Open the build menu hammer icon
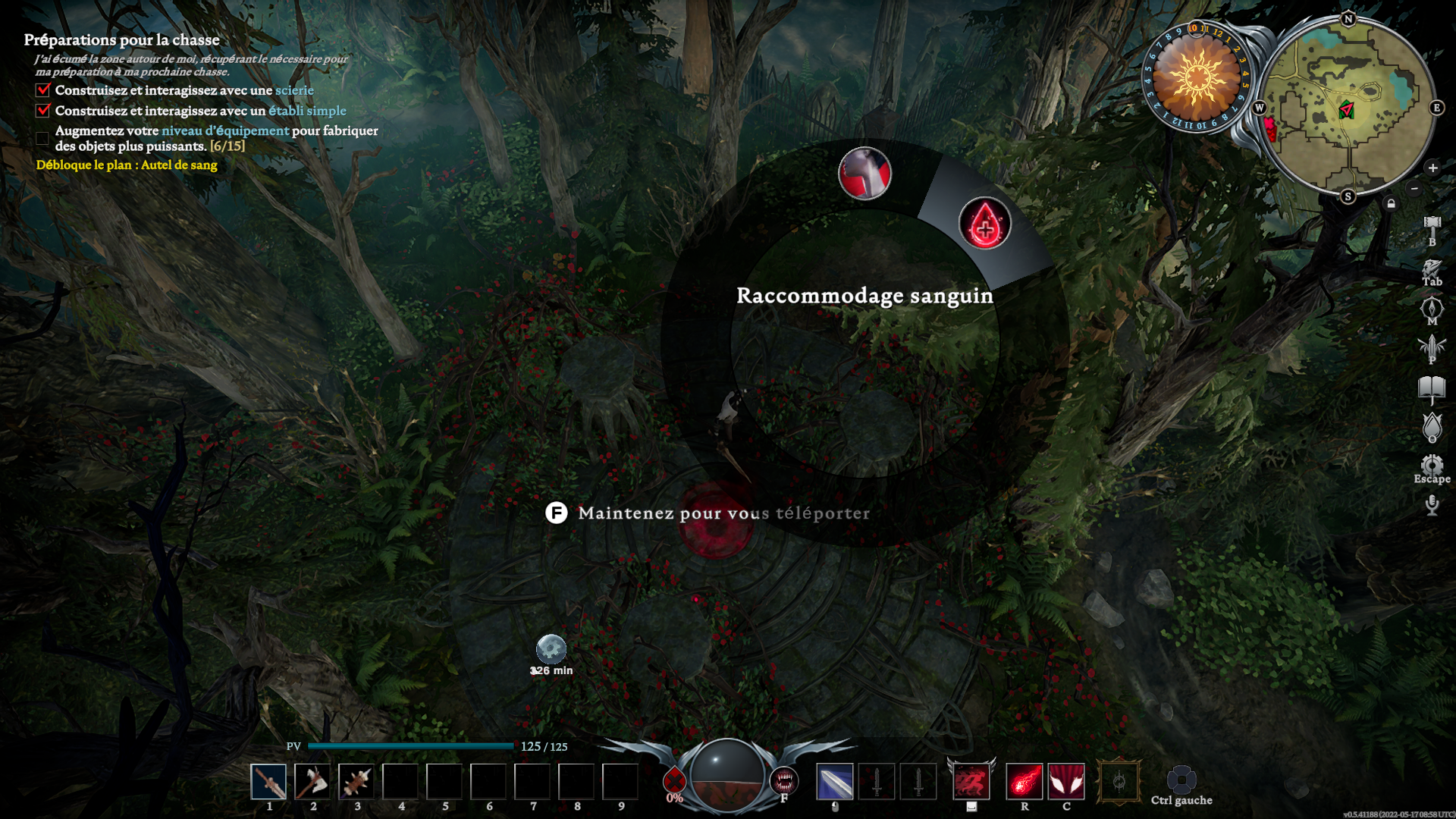This screenshot has height=819, width=1456. coord(1432,224)
